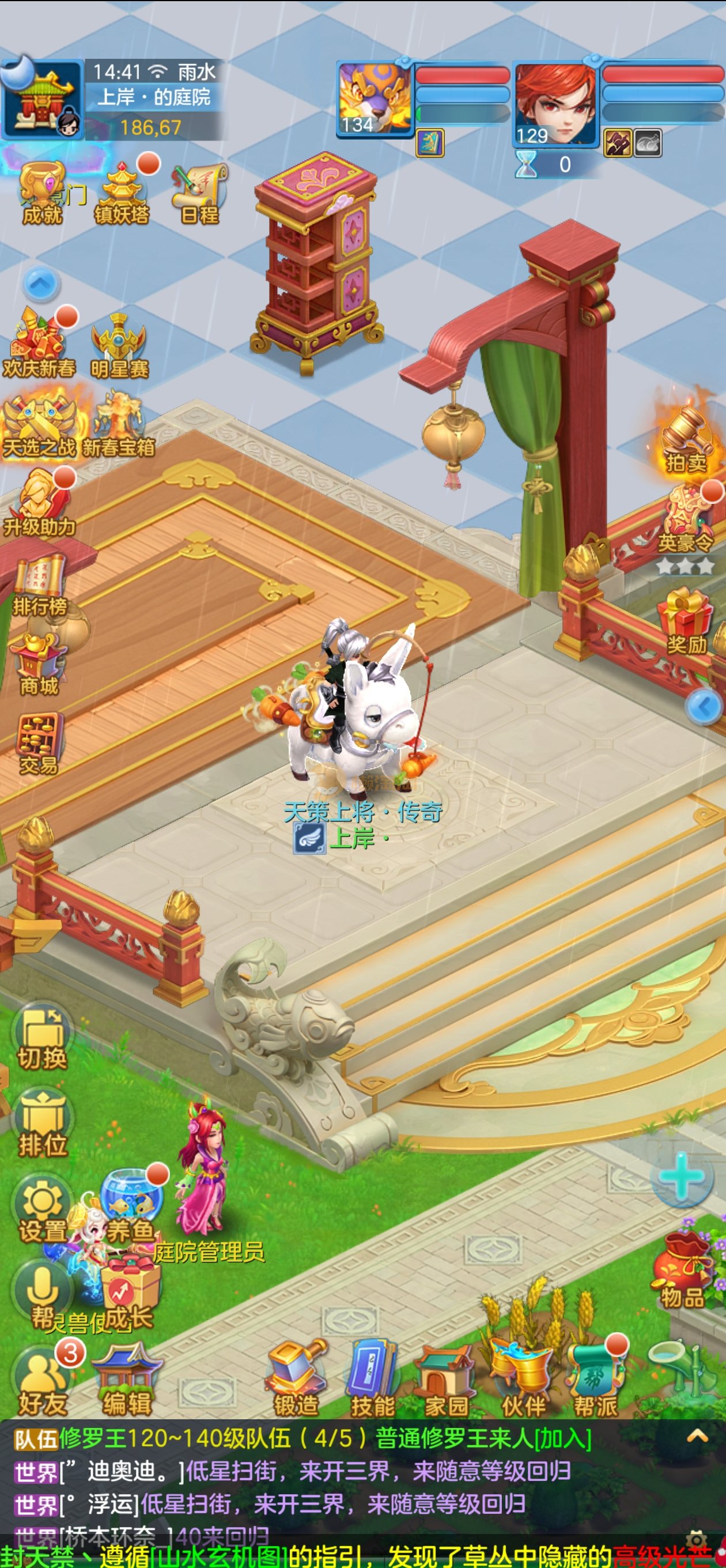Open the 拍卖 auction house
The width and height of the screenshot is (726, 1568).
click(686, 439)
